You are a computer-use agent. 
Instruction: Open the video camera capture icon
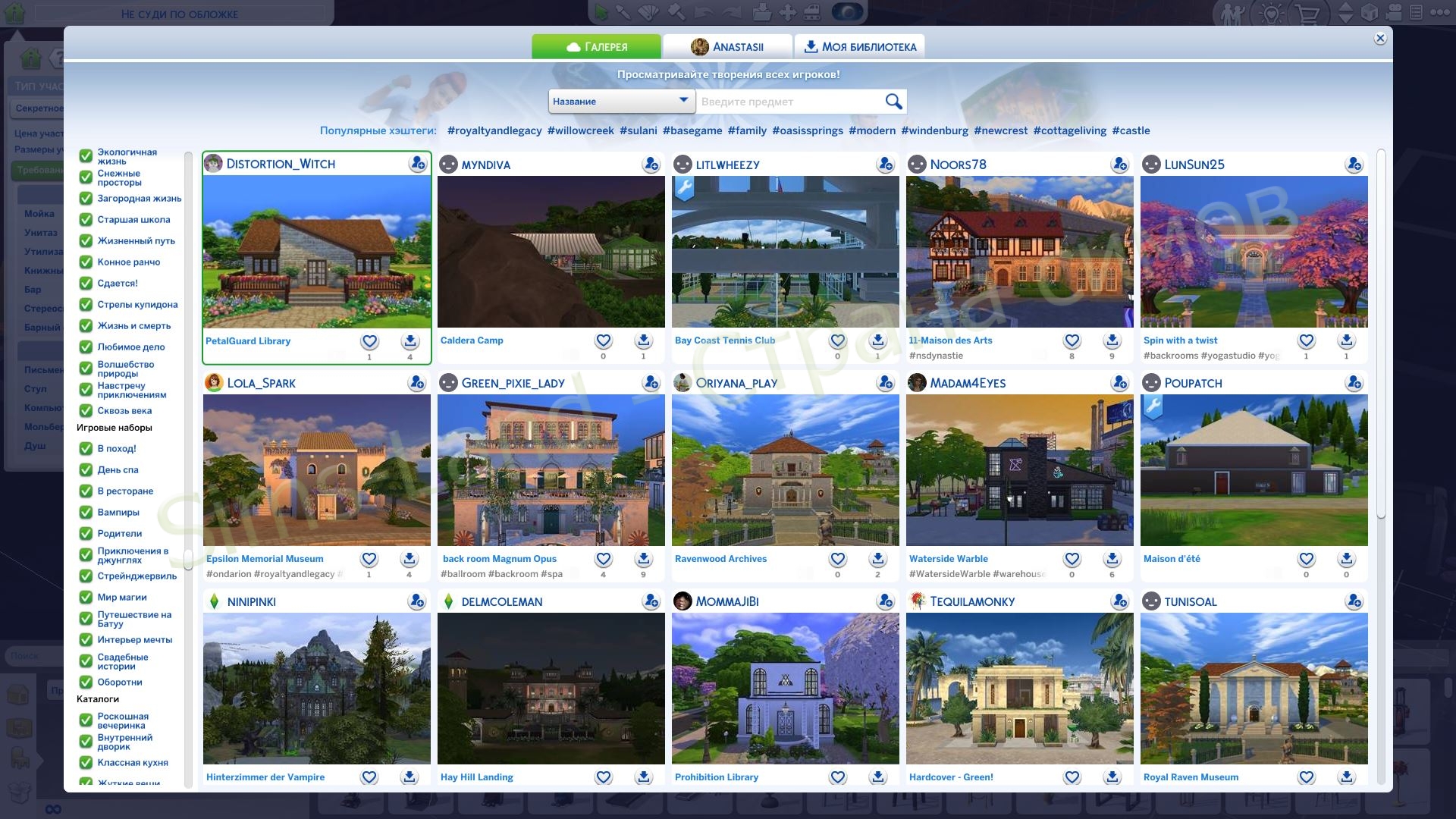click(1394, 12)
